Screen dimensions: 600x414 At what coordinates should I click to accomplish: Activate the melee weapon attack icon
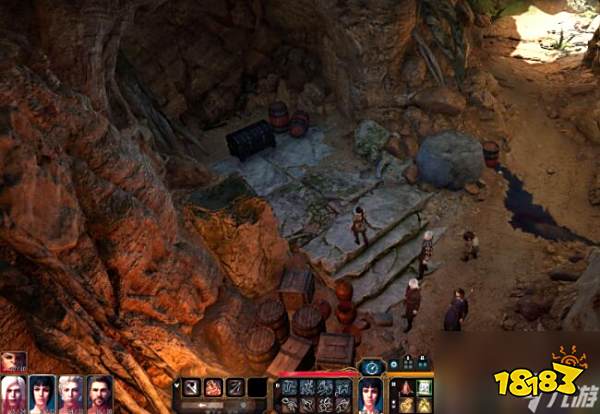(191, 387)
